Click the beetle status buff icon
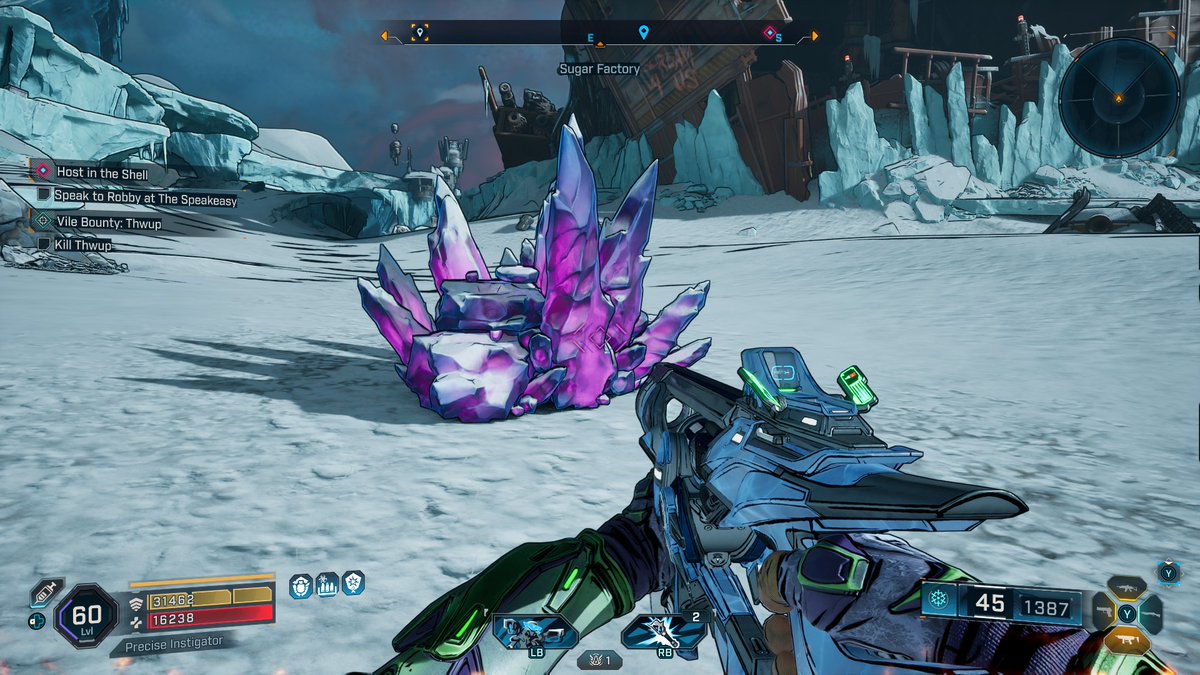1200x675 pixels. coord(300,586)
